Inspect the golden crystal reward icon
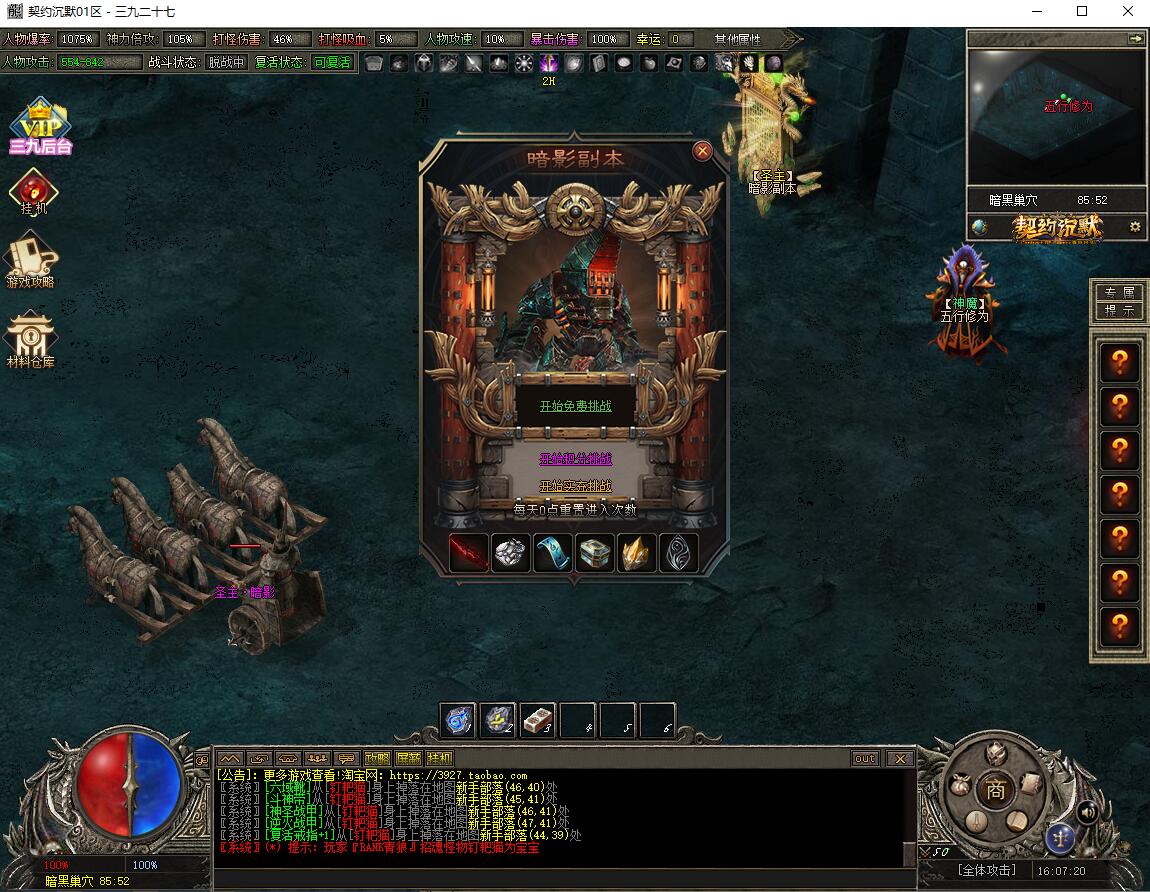This screenshot has width=1150, height=892. (637, 553)
